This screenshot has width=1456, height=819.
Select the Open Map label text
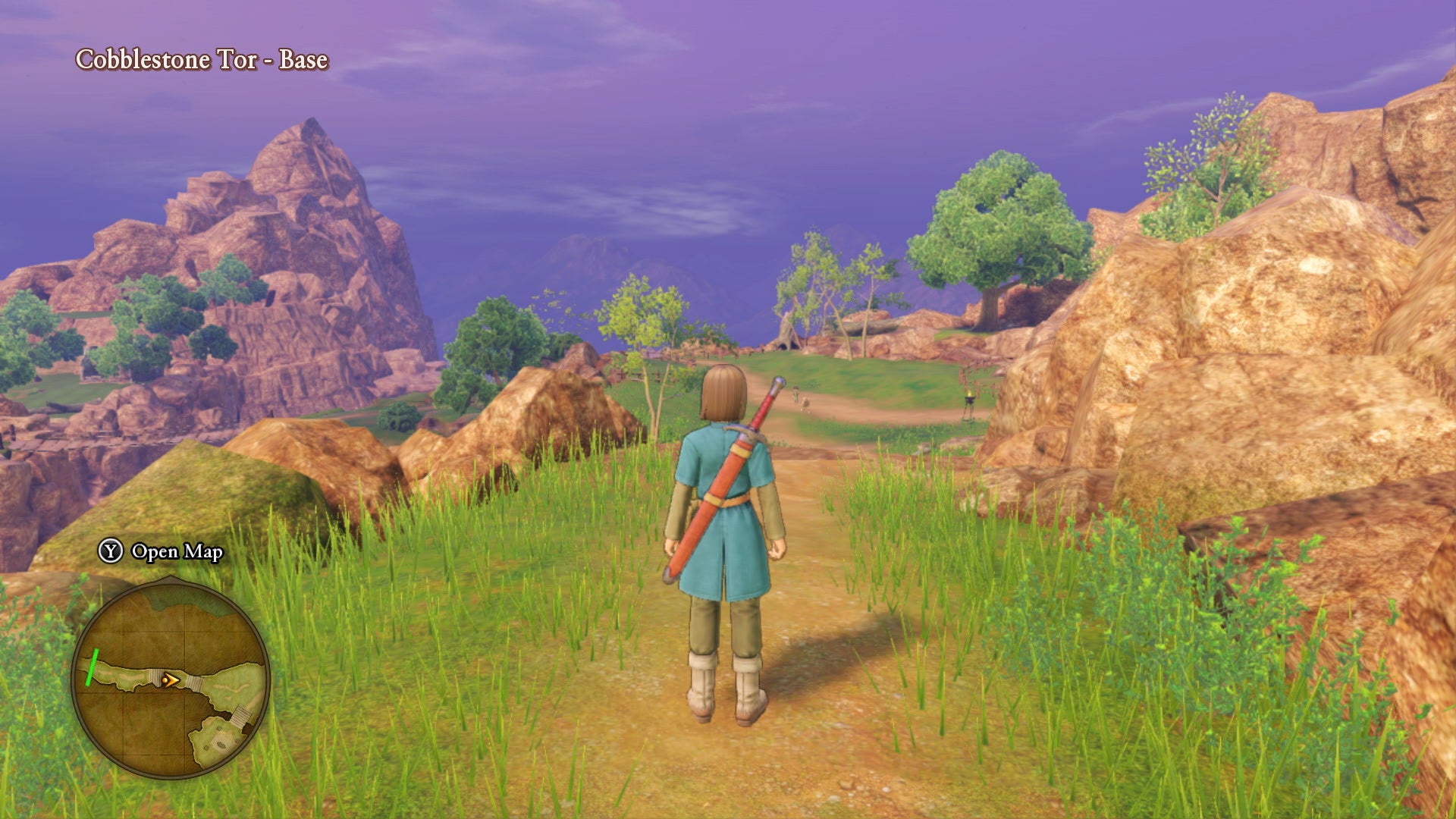click(x=176, y=552)
